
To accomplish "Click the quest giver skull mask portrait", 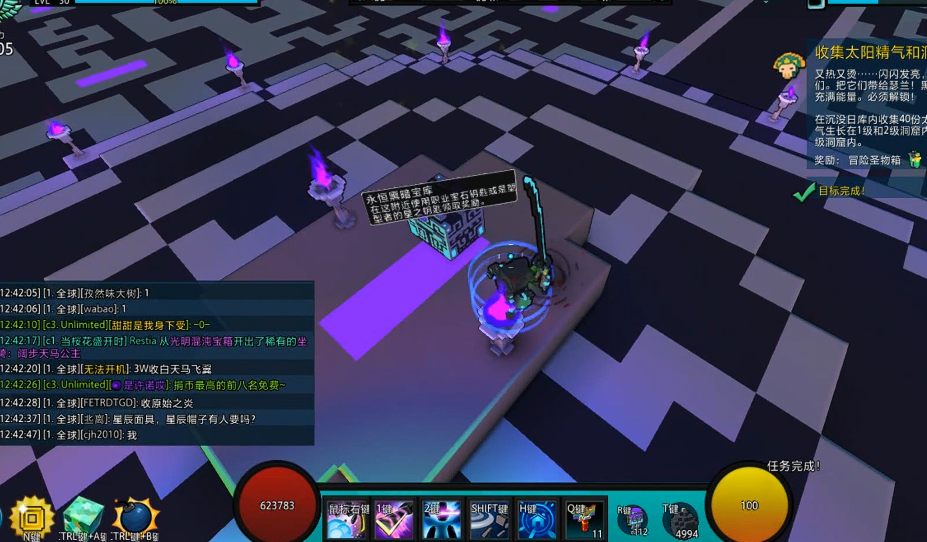I will [x=790, y=66].
